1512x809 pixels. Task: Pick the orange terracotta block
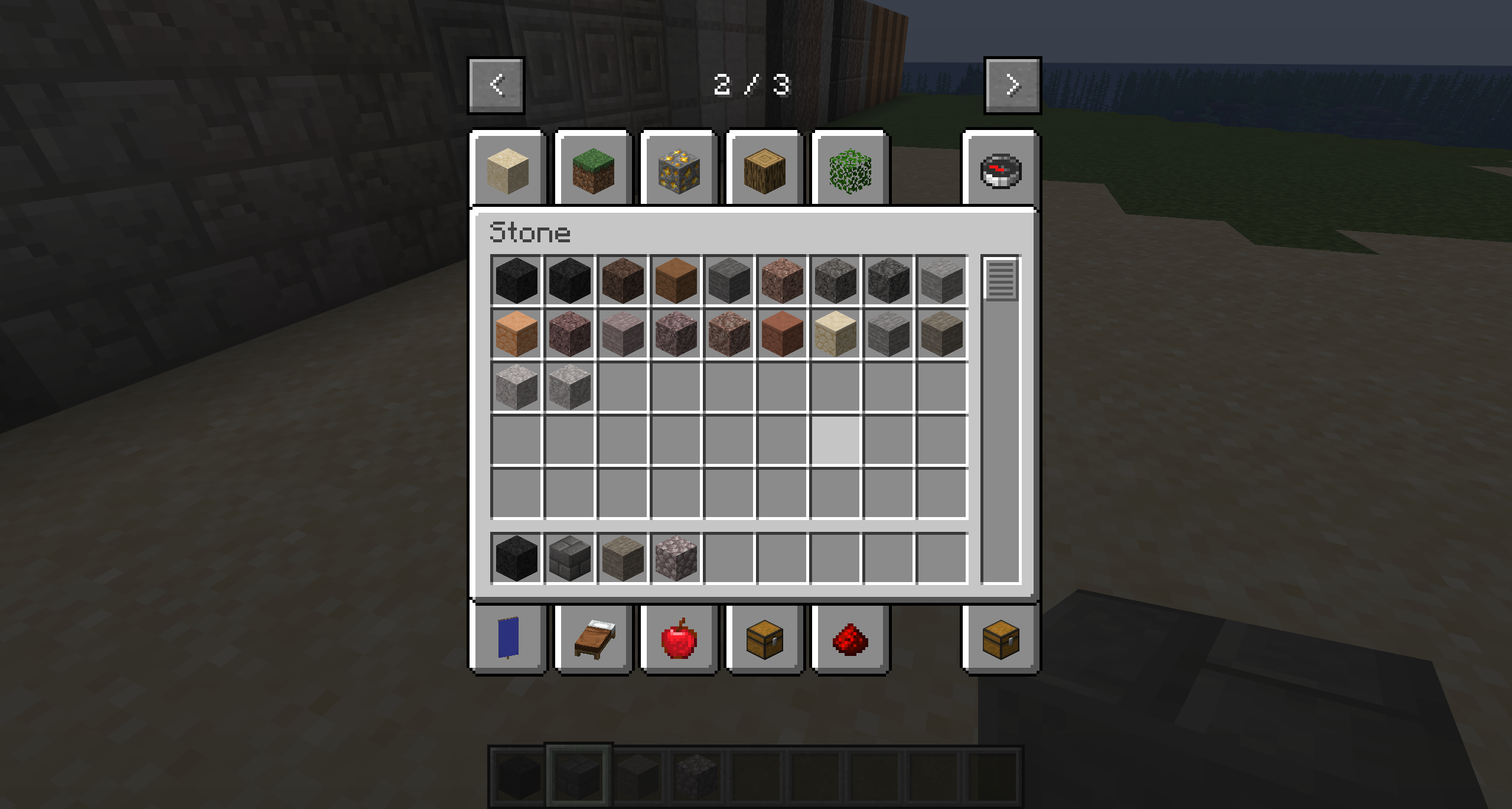[x=516, y=334]
